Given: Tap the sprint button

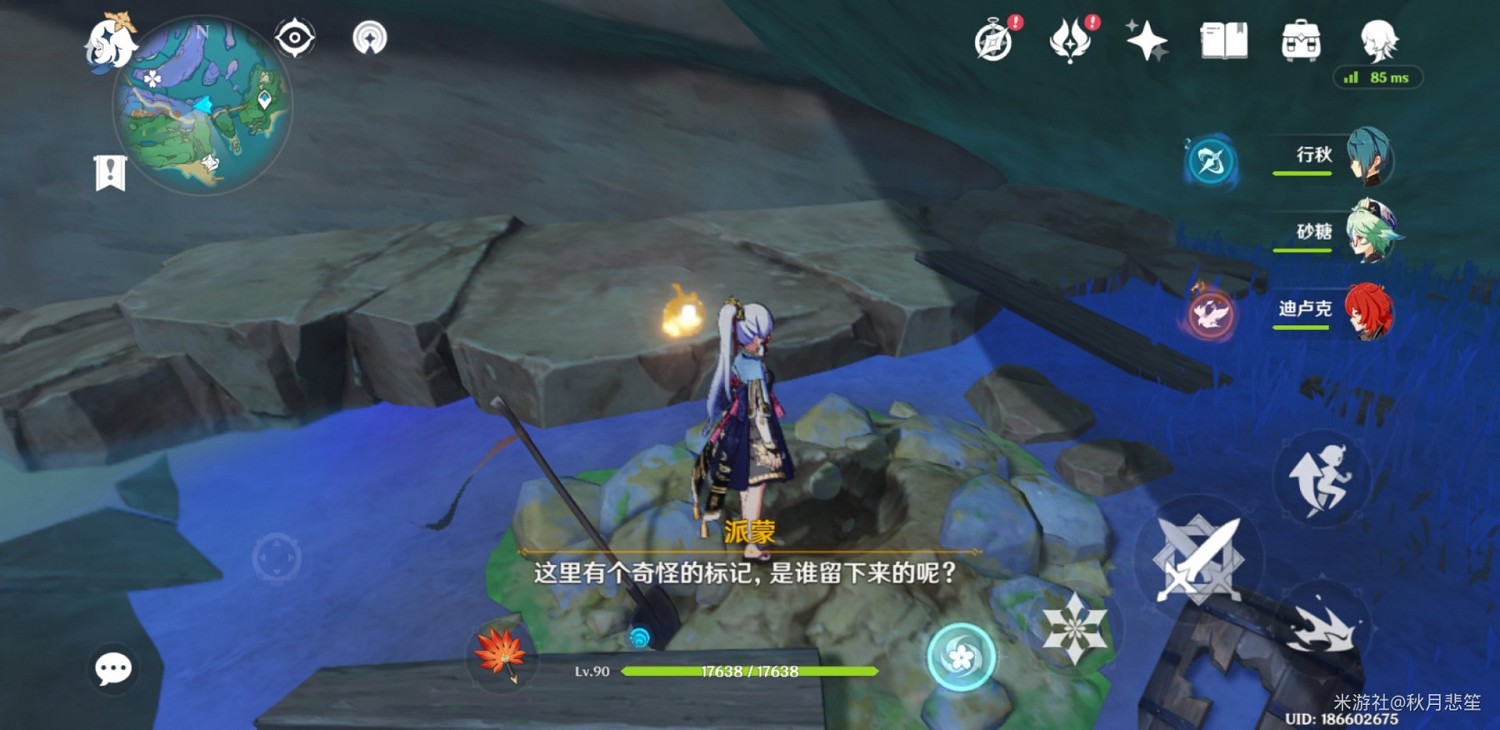Looking at the screenshot, I should [1322, 478].
